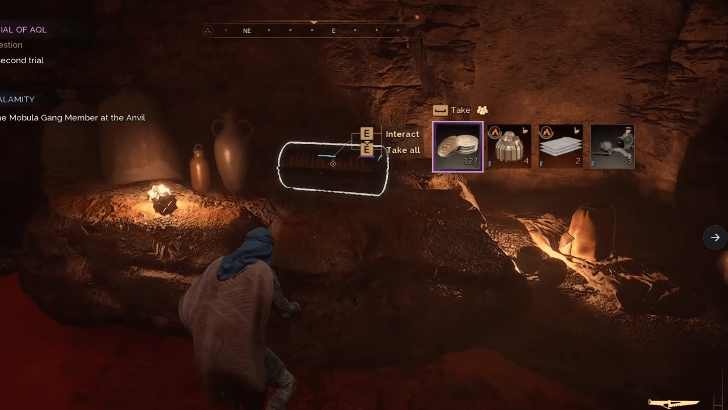Pick the stacked grey sheets loot slot

tap(561, 146)
